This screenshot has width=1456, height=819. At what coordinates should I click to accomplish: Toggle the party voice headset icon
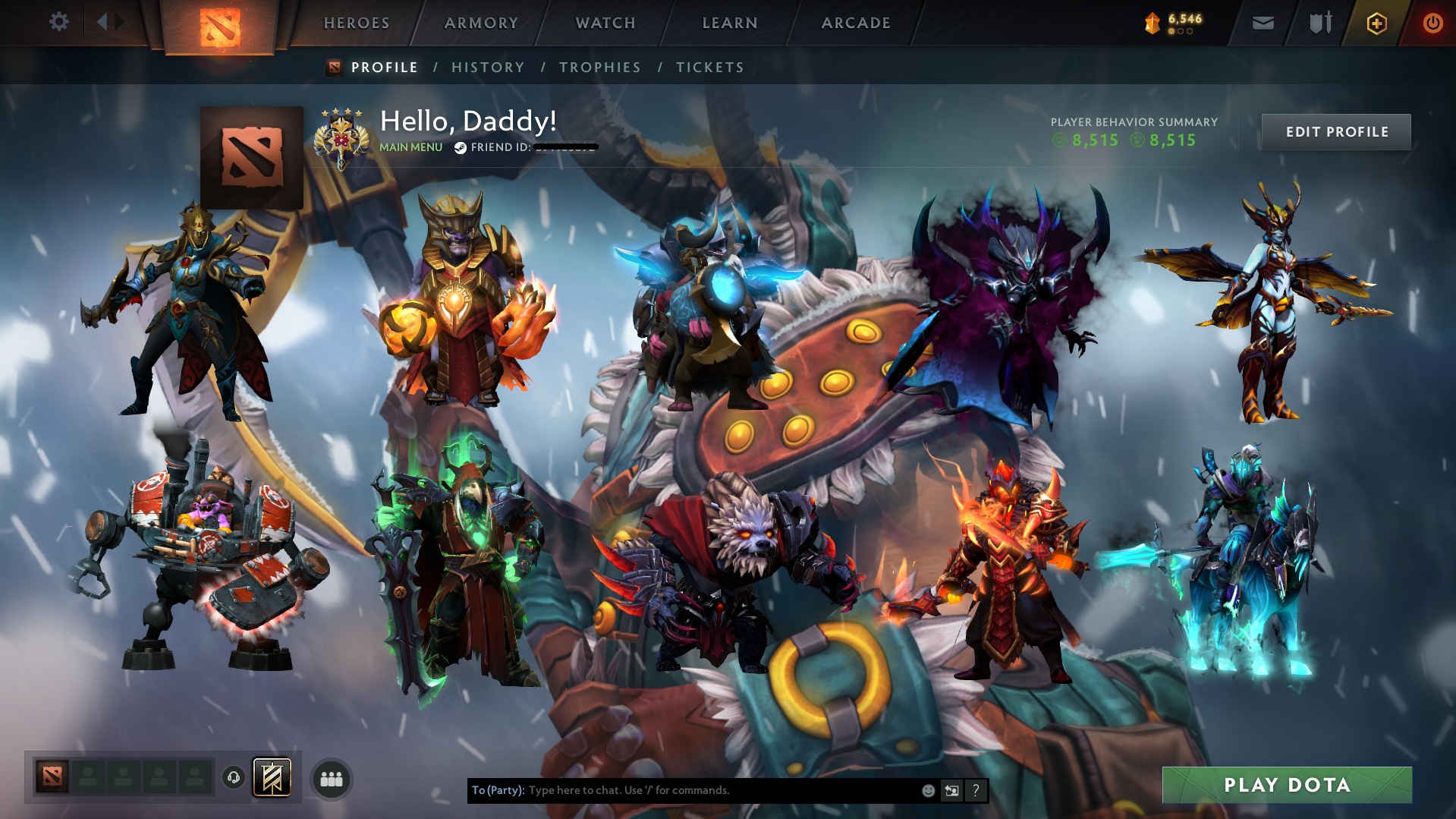234,778
